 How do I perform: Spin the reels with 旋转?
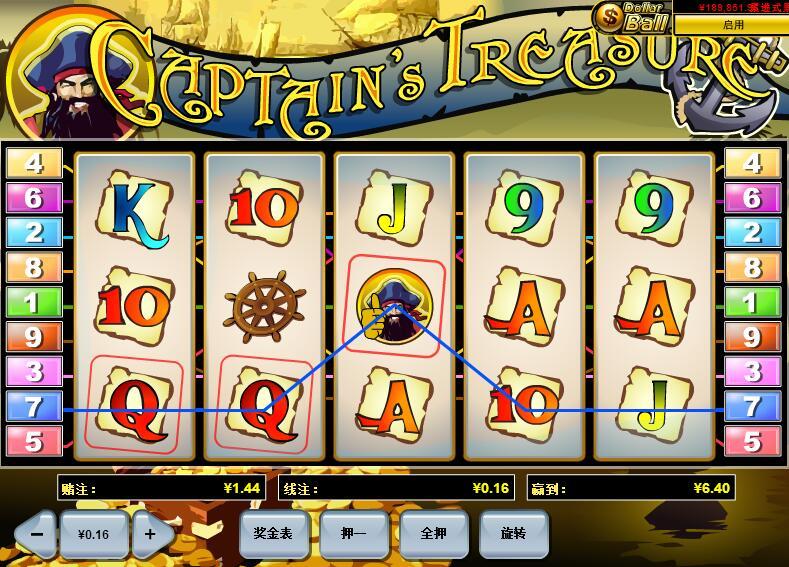coord(513,534)
